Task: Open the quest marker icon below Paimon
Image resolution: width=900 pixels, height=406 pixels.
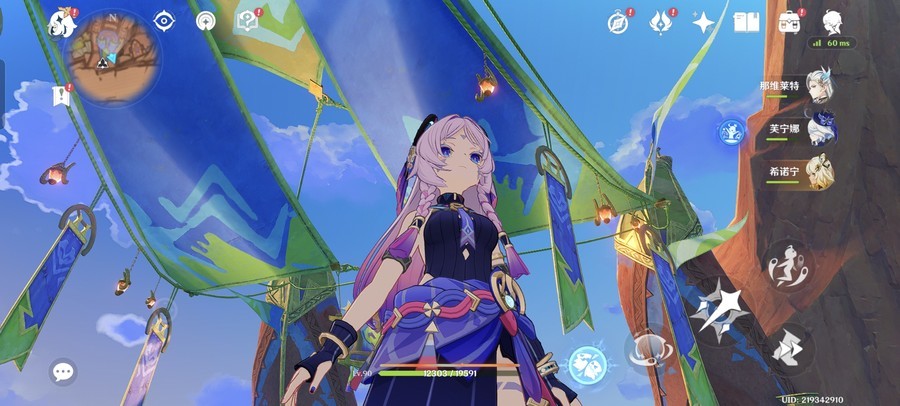Action: tap(61, 96)
